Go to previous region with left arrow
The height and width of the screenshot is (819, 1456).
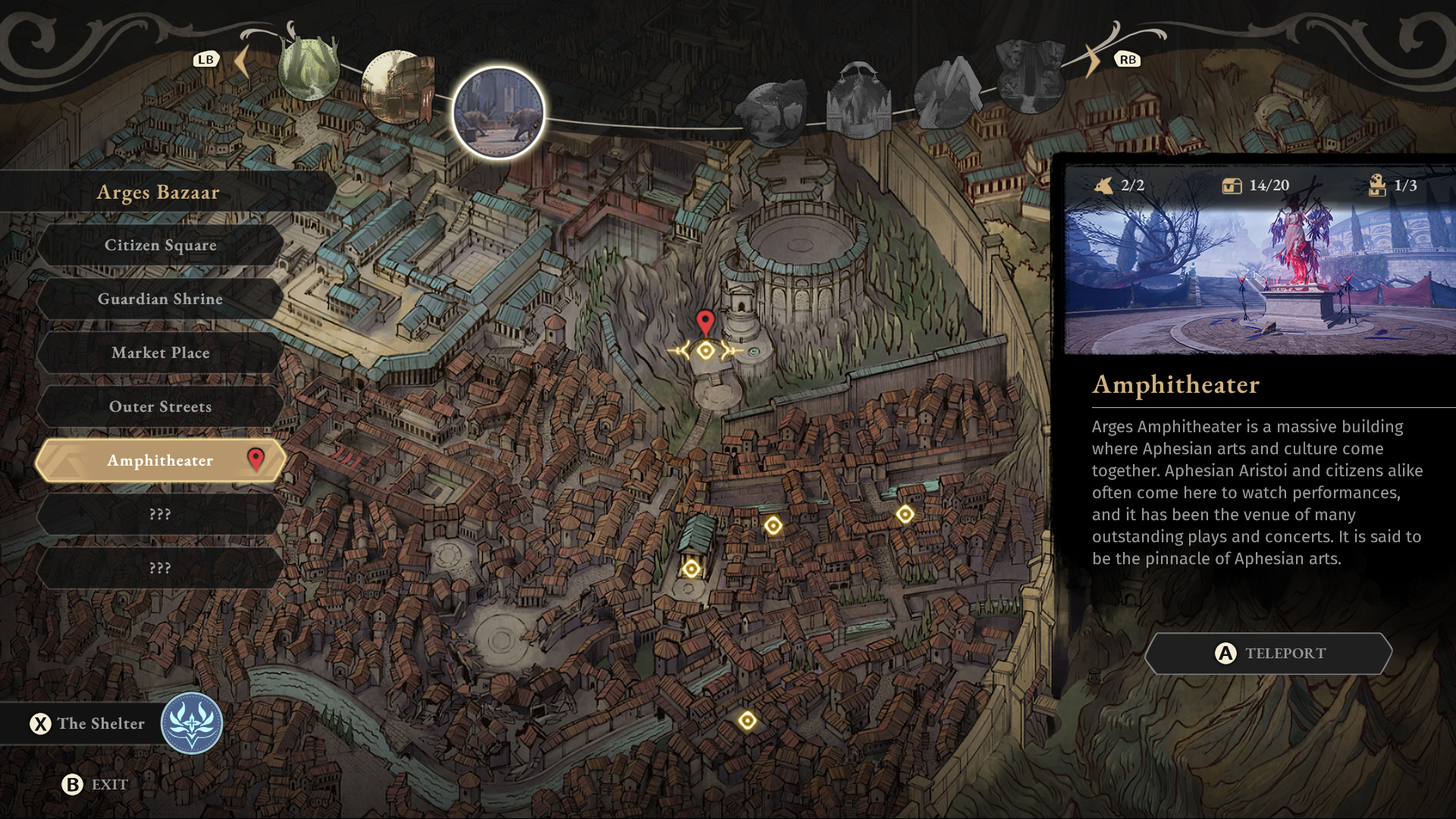242,61
